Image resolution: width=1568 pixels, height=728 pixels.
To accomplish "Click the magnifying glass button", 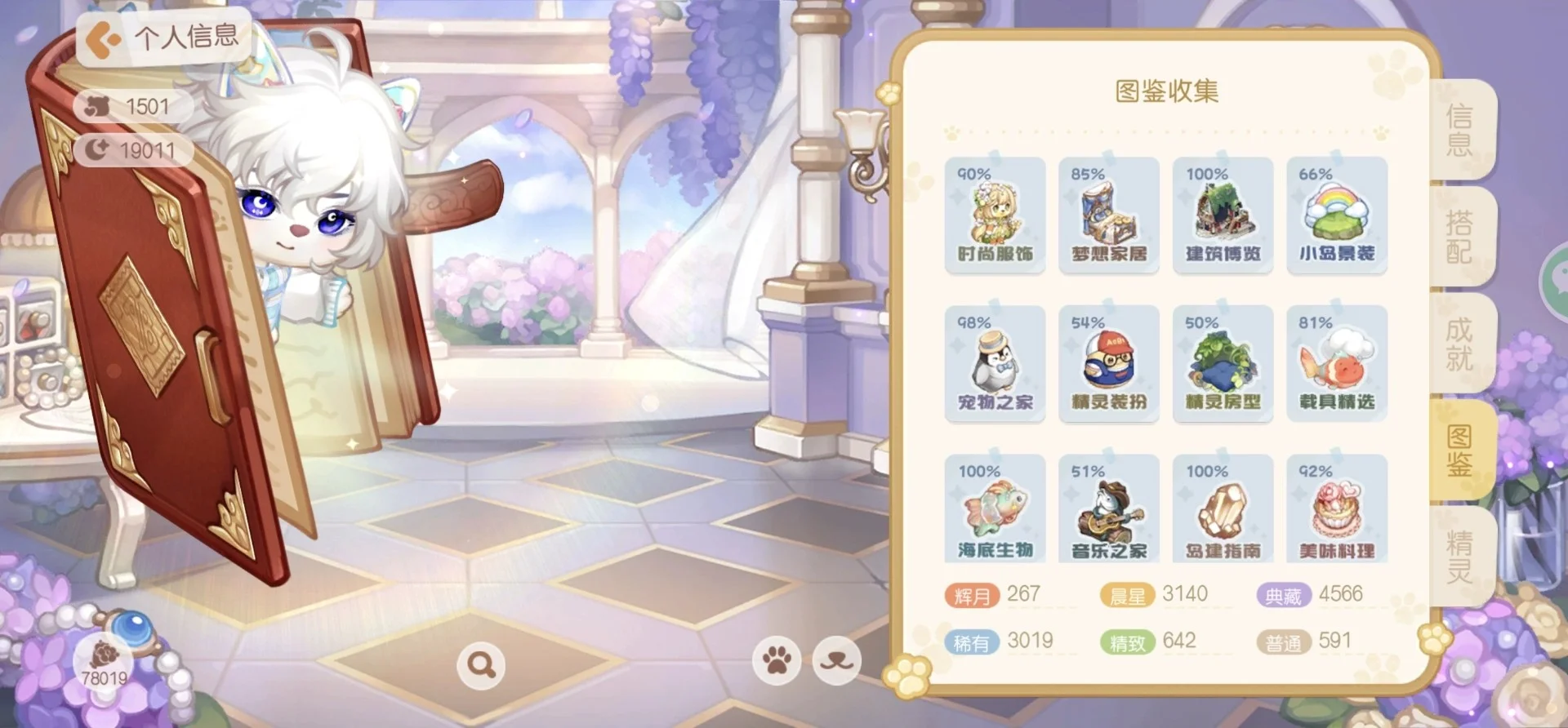I will tap(480, 665).
